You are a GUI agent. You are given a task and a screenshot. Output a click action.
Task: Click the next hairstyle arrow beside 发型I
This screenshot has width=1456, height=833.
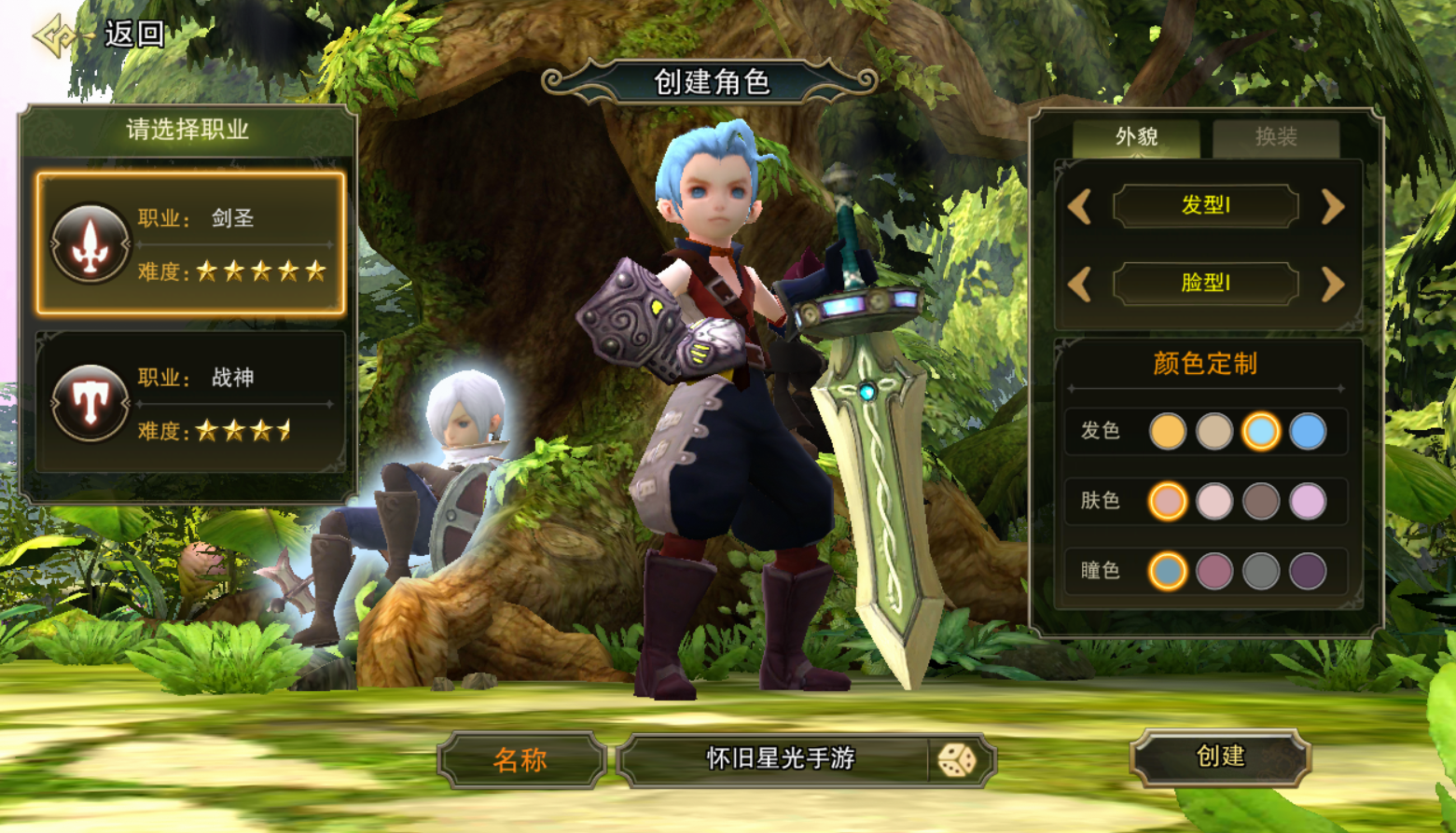[1332, 206]
